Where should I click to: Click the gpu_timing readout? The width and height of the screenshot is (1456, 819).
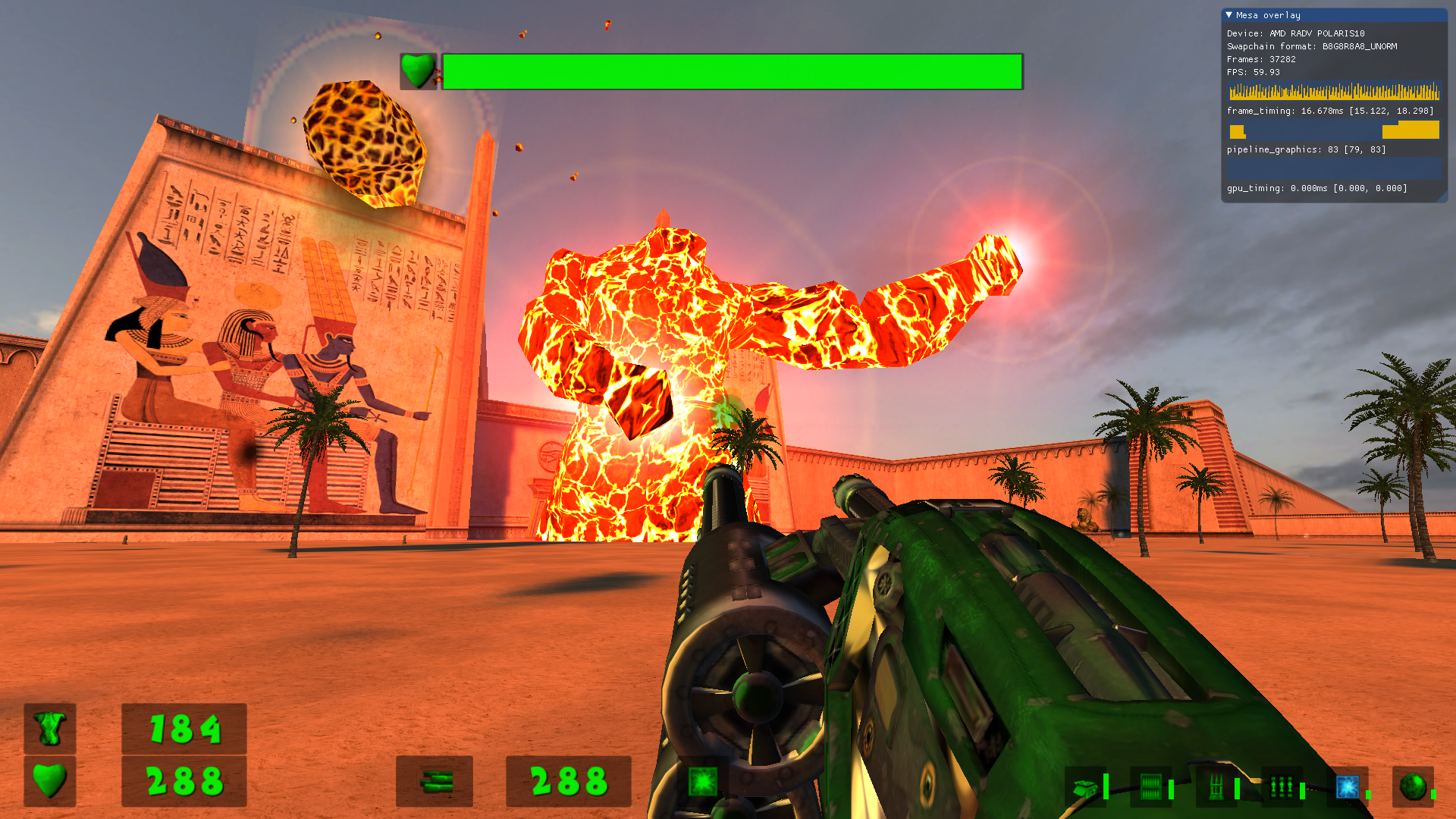[x=1316, y=188]
